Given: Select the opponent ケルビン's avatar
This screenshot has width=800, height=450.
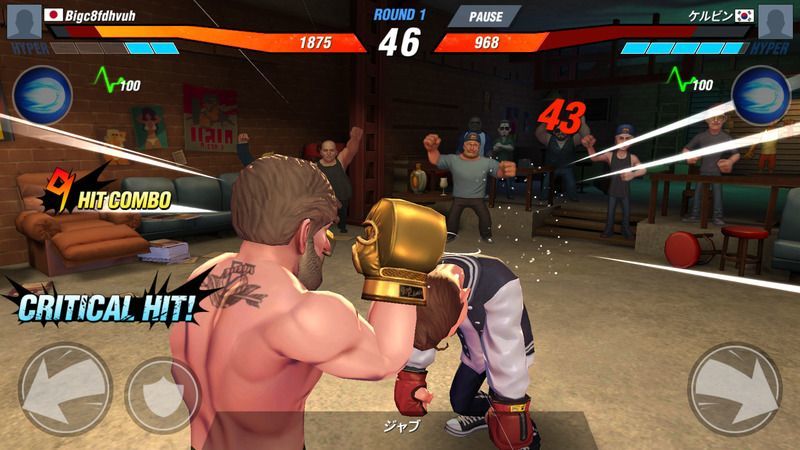Looking at the screenshot, I should [x=775, y=21].
